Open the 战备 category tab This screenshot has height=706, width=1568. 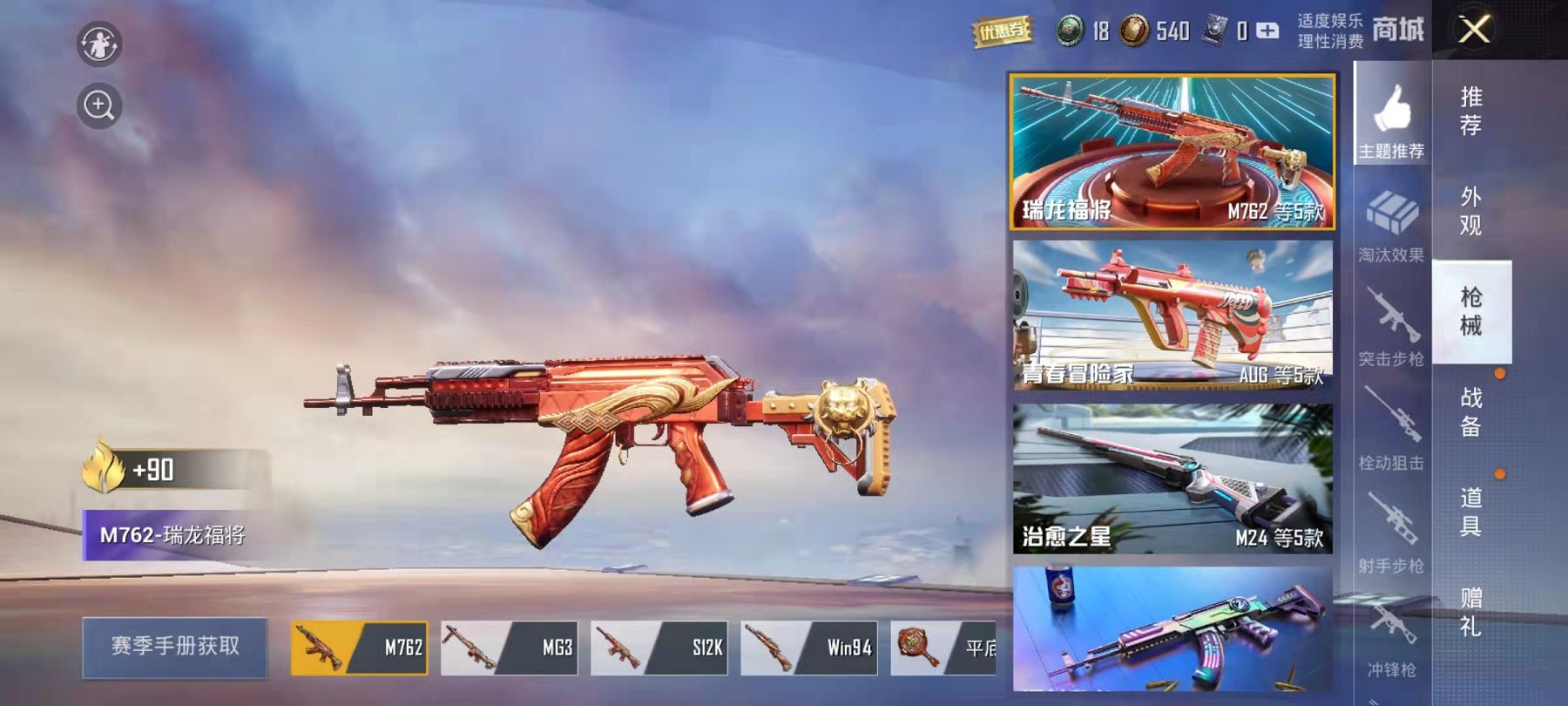1470,411
